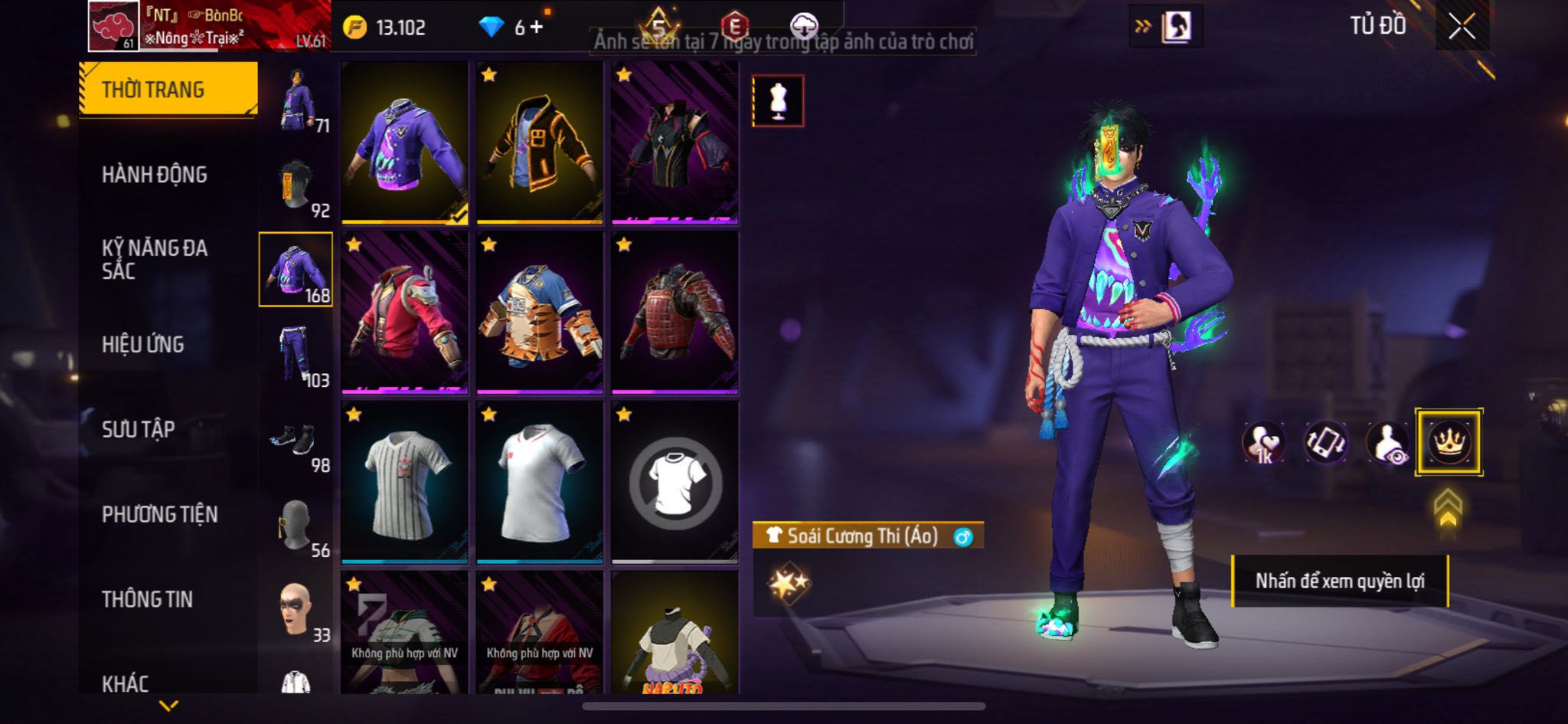
Task: Select the tiger-striped blue jacket
Action: pyautogui.click(x=539, y=313)
